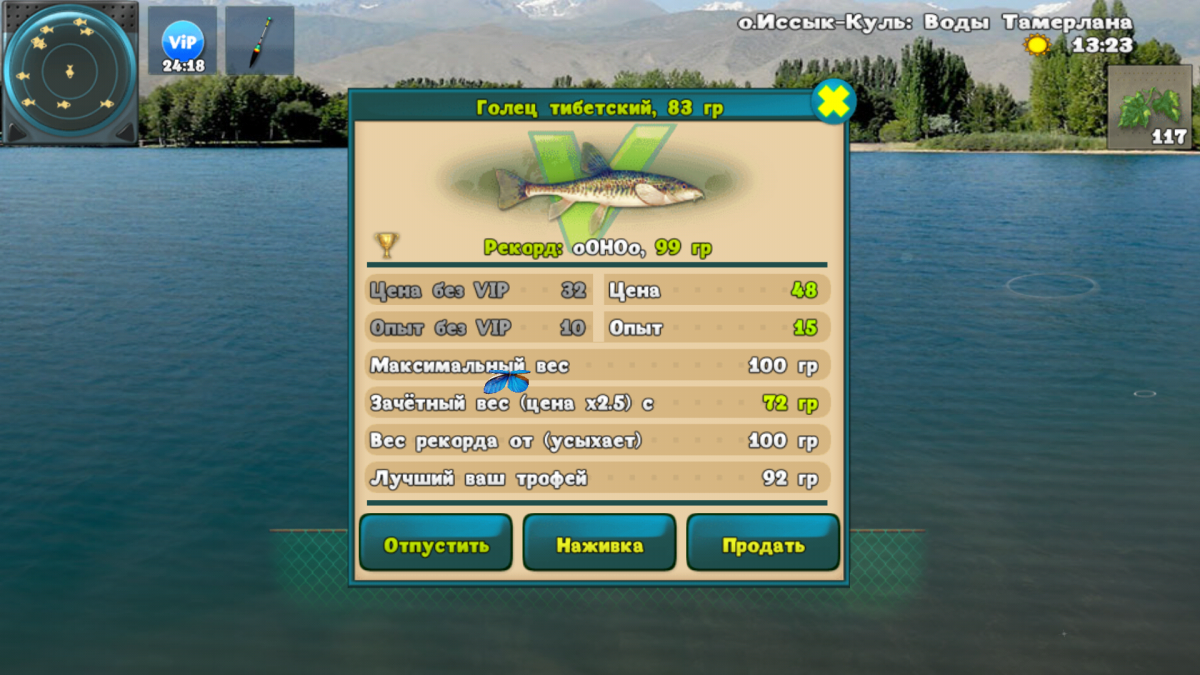
Task: Use the fish as bait via Наживка
Action: 599,544
